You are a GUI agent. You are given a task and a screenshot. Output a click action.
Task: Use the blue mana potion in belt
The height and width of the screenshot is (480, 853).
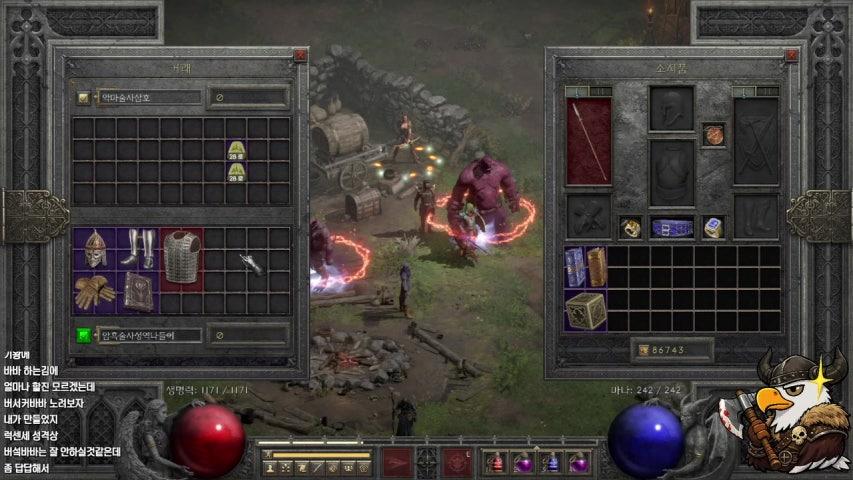pyautogui.click(x=551, y=463)
